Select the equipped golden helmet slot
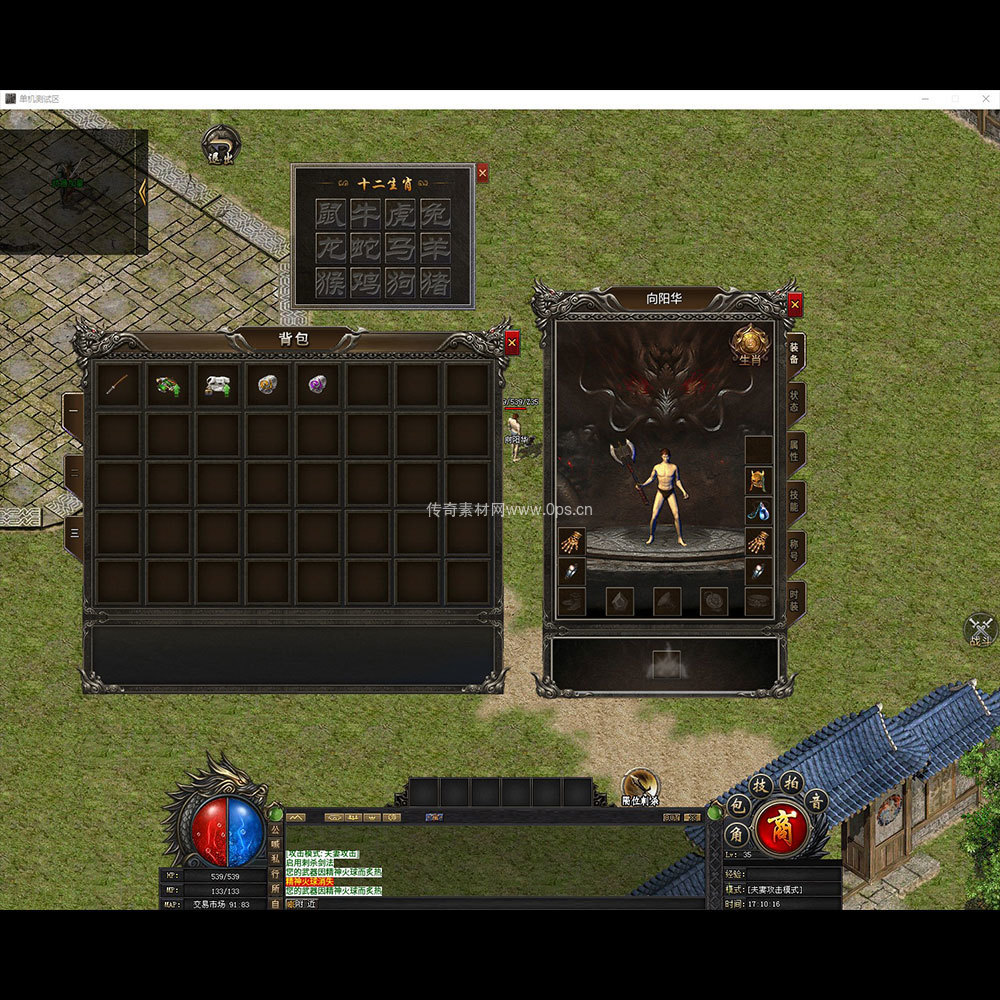 (x=758, y=480)
